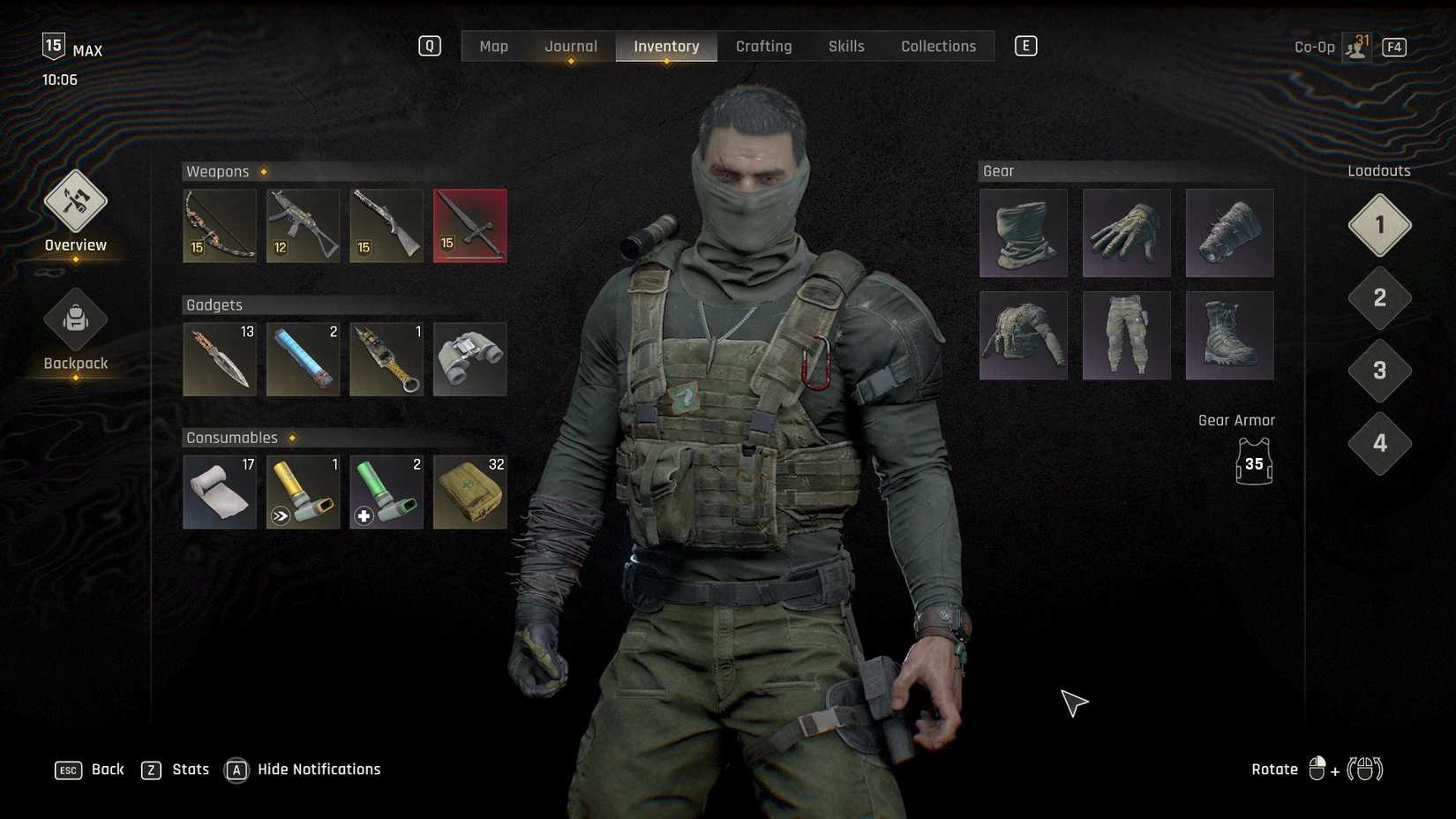Hide Notifications using the on-screen prompt
The image size is (1456, 819).
tap(302, 769)
